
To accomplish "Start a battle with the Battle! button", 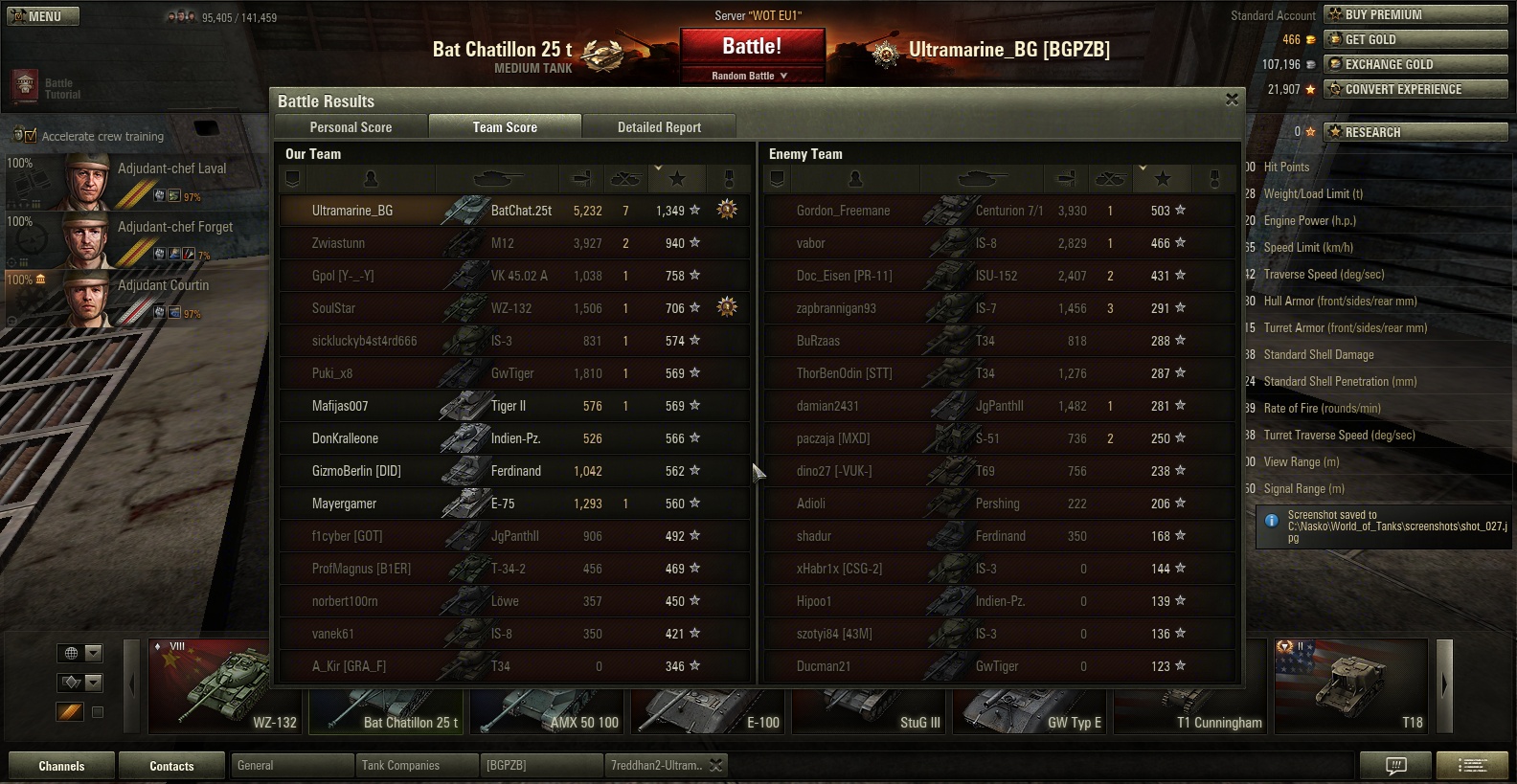I will coord(752,47).
